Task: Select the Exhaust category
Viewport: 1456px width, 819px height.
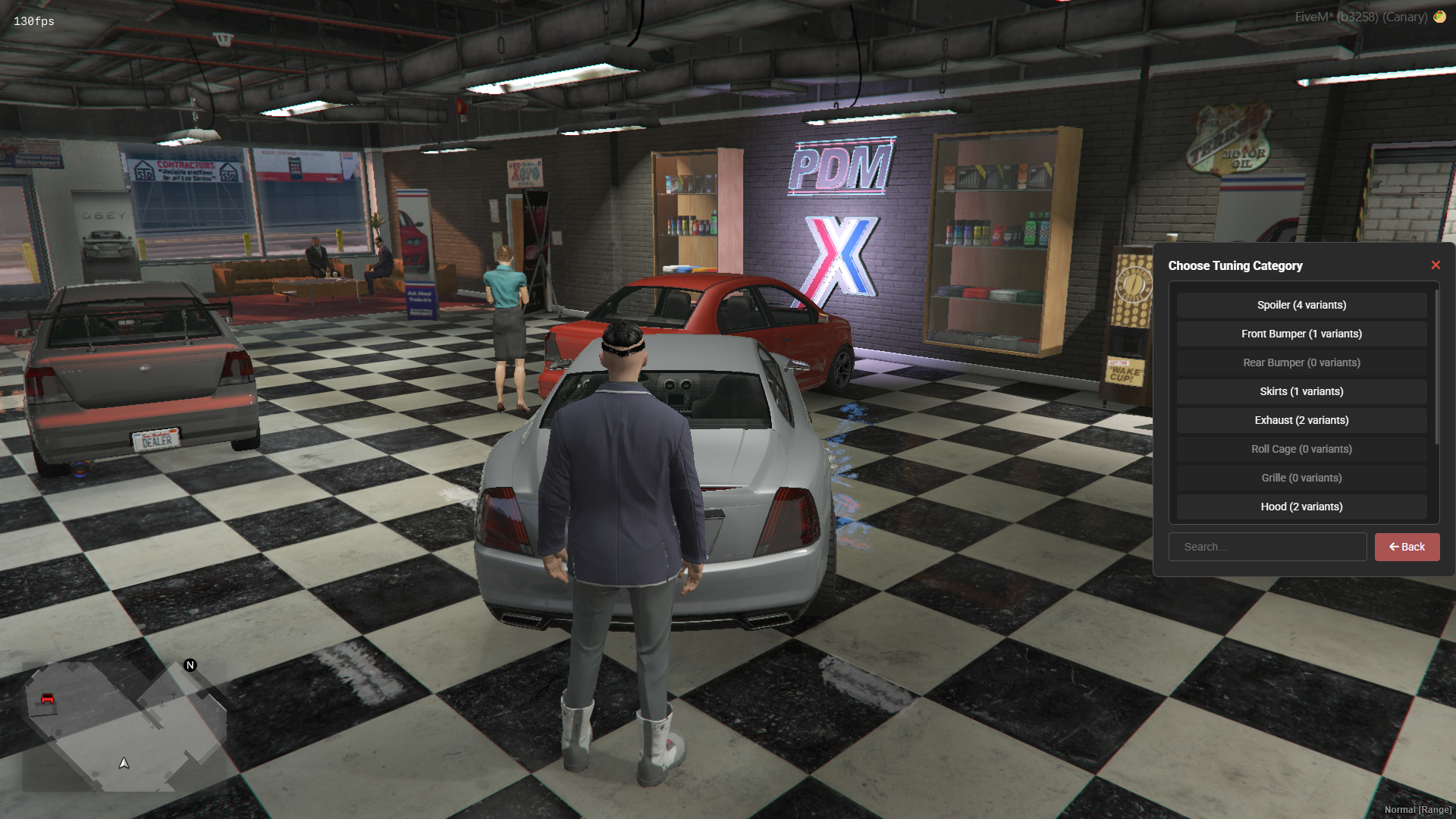Action: pos(1301,420)
